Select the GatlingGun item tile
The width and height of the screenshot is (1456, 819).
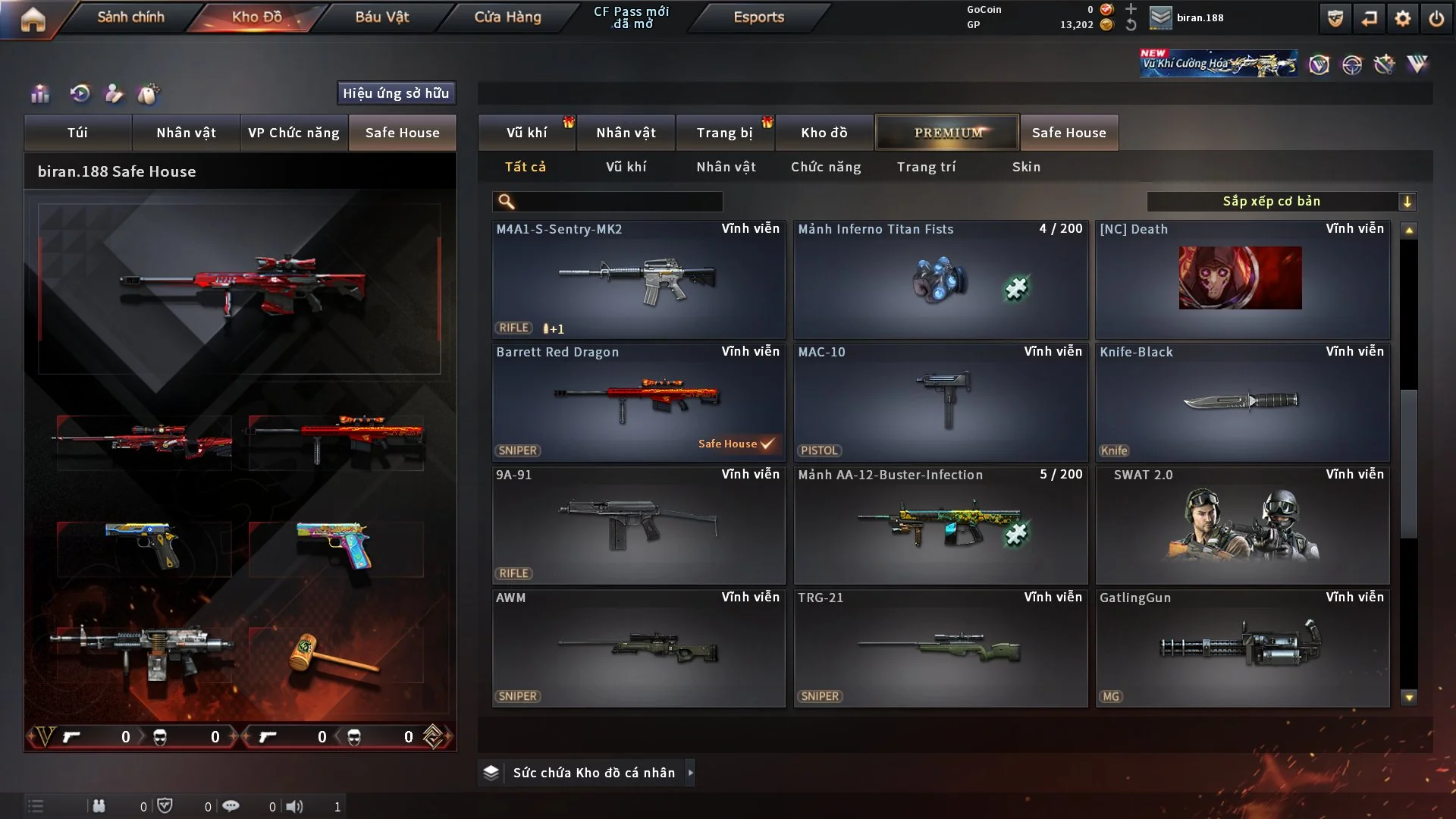[1242, 648]
